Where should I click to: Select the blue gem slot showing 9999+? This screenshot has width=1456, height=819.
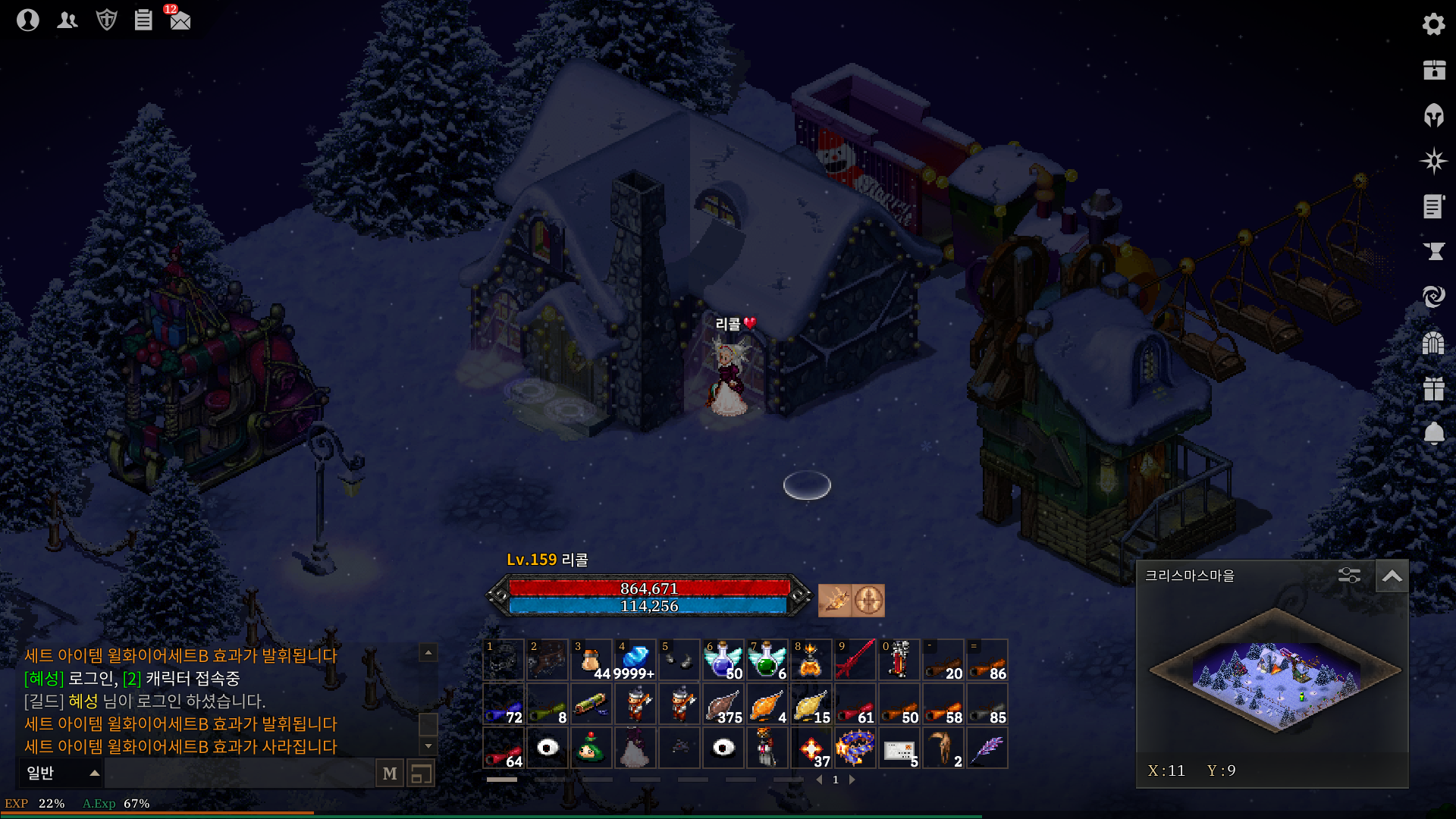pyautogui.click(x=635, y=660)
